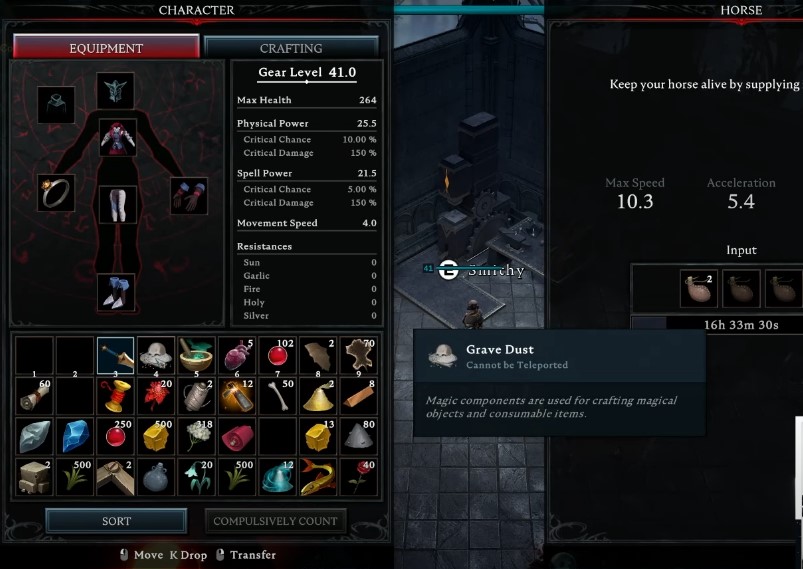Select the mortar and pestle bowl item

196,355
